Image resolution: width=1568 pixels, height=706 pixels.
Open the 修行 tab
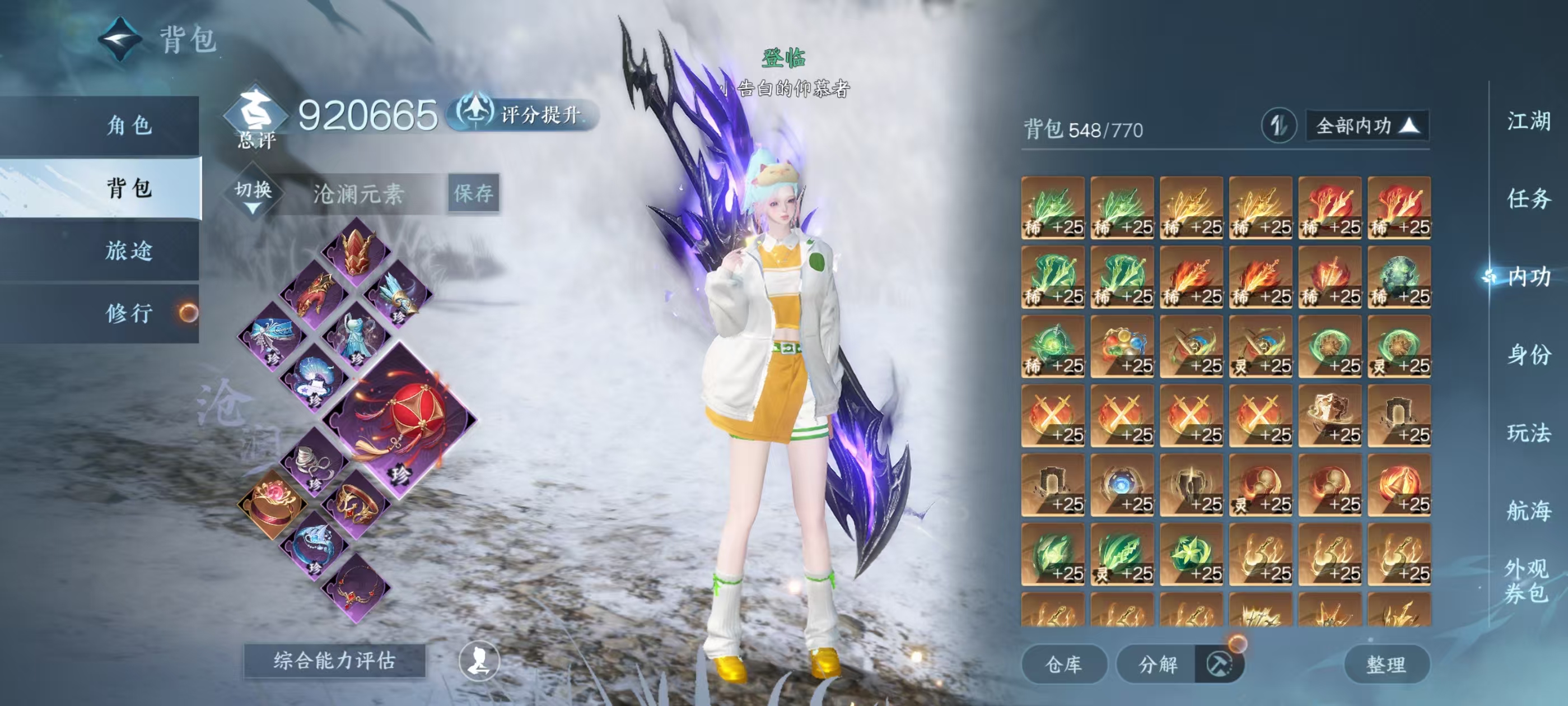129,314
